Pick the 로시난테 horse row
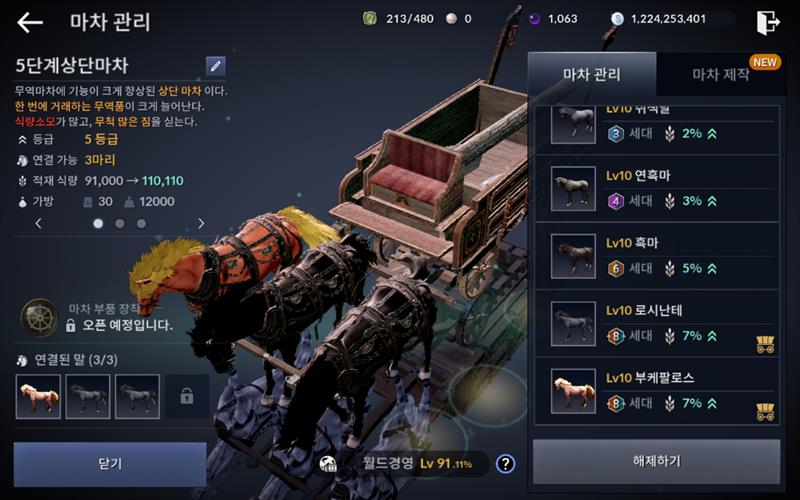Viewport: 800px width, 500px height. pos(663,323)
